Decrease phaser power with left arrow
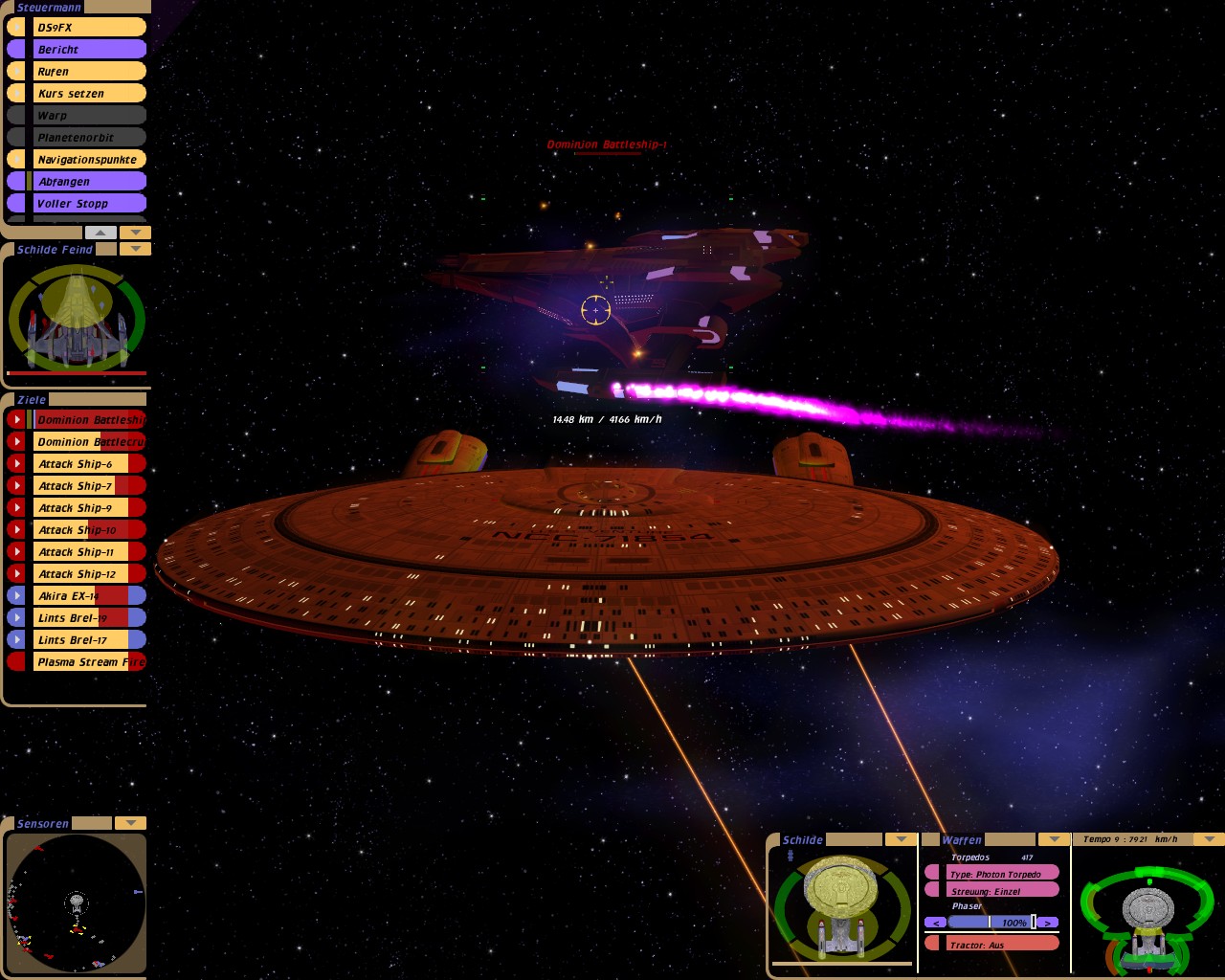This screenshot has height=980, width=1225. pyautogui.click(x=935, y=923)
